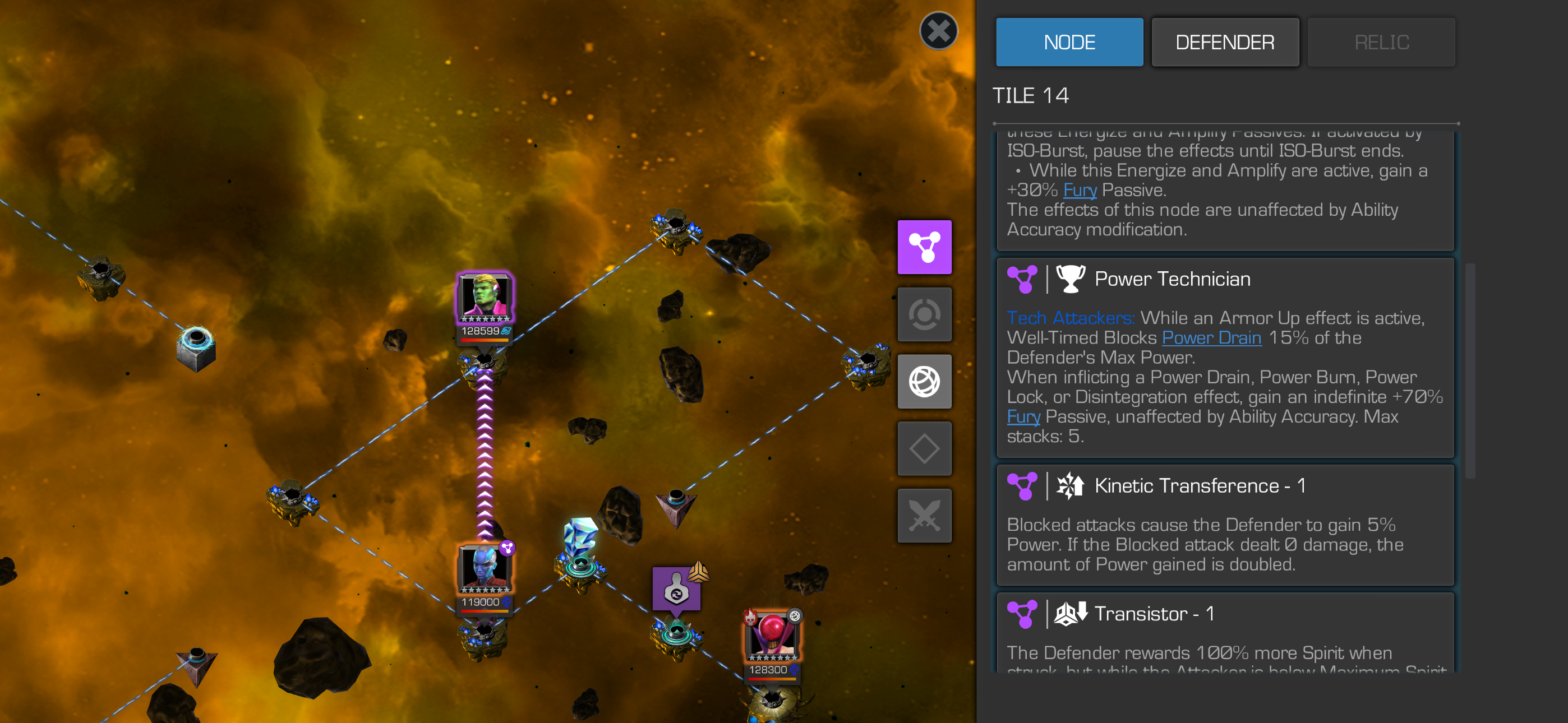Close the tile info panel

coord(938,31)
